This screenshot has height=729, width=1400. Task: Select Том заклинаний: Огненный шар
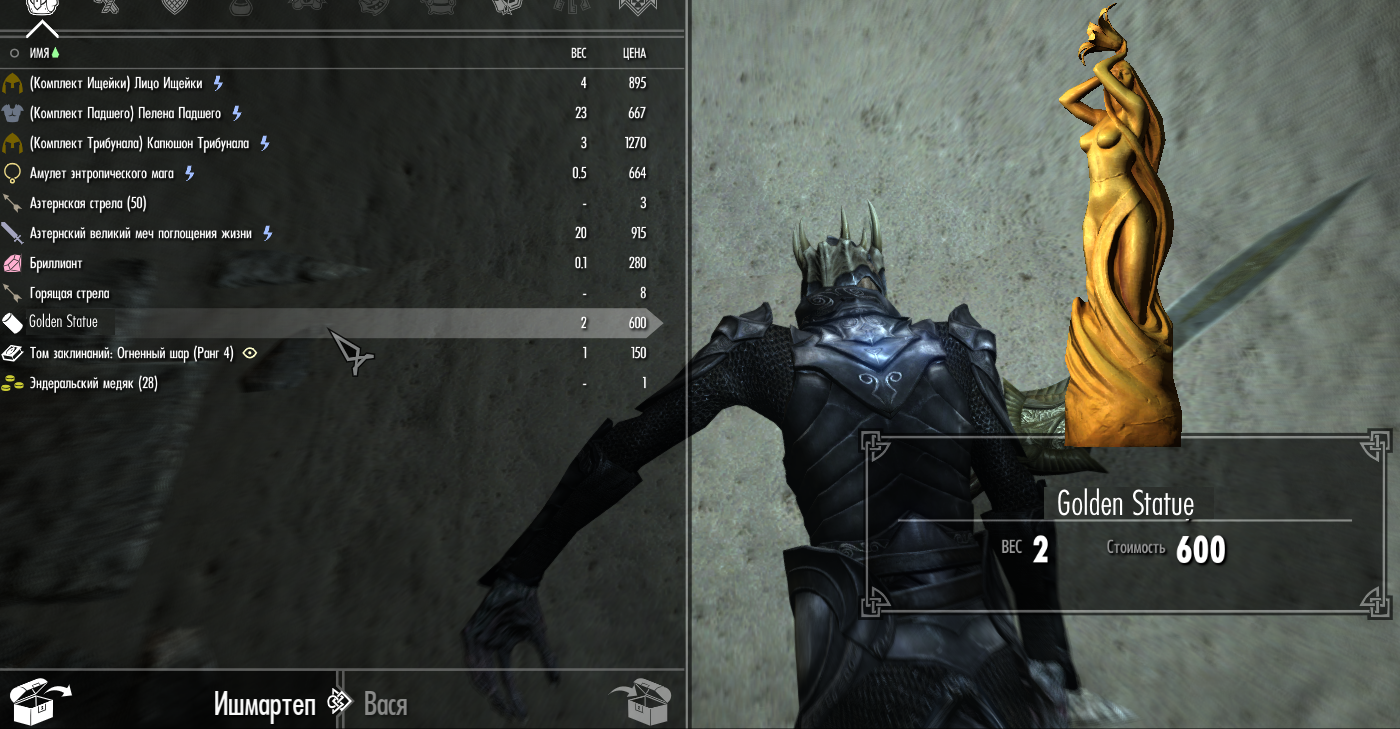(x=131, y=353)
